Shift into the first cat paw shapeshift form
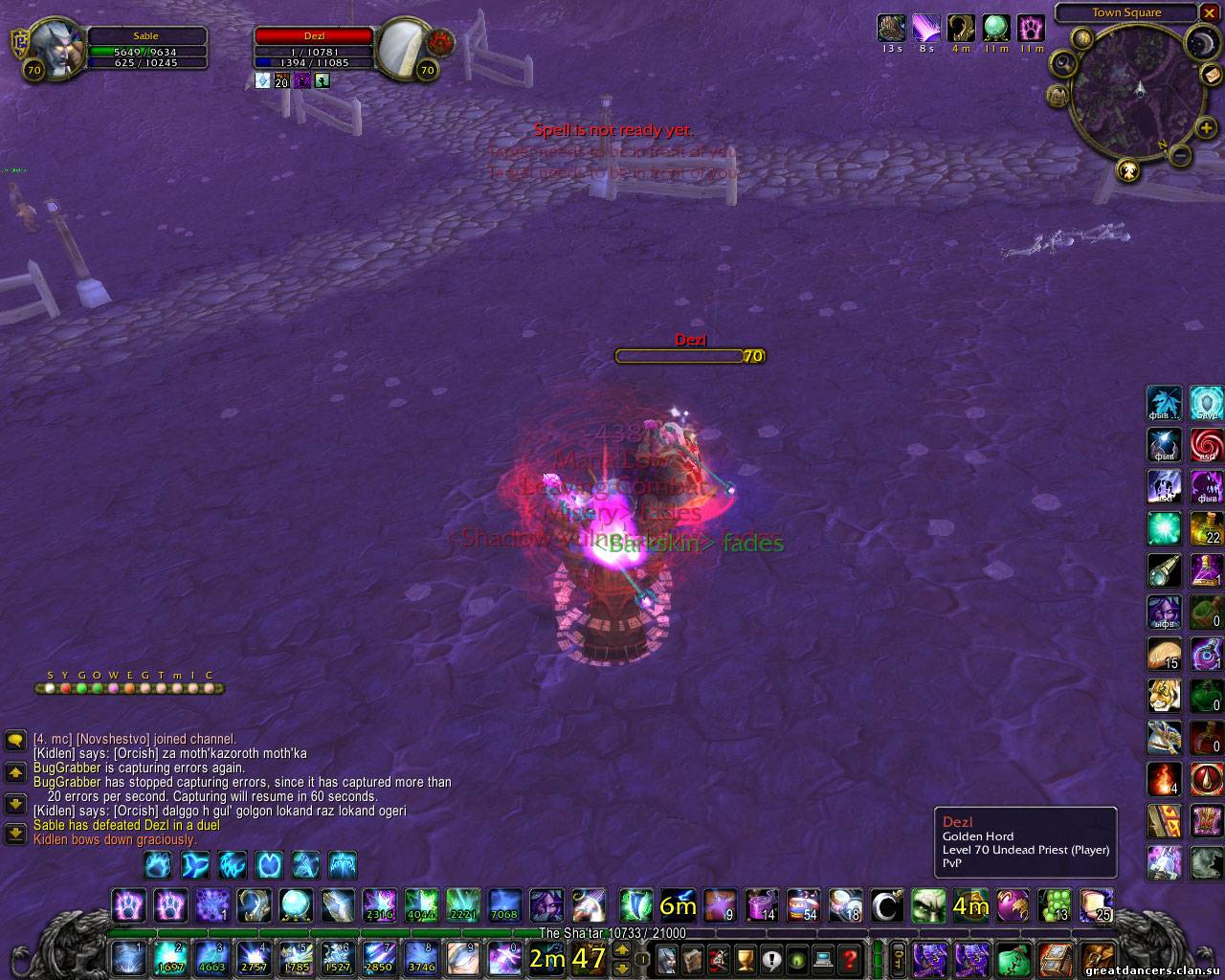The width and height of the screenshot is (1225, 980). pyautogui.click(x=129, y=904)
